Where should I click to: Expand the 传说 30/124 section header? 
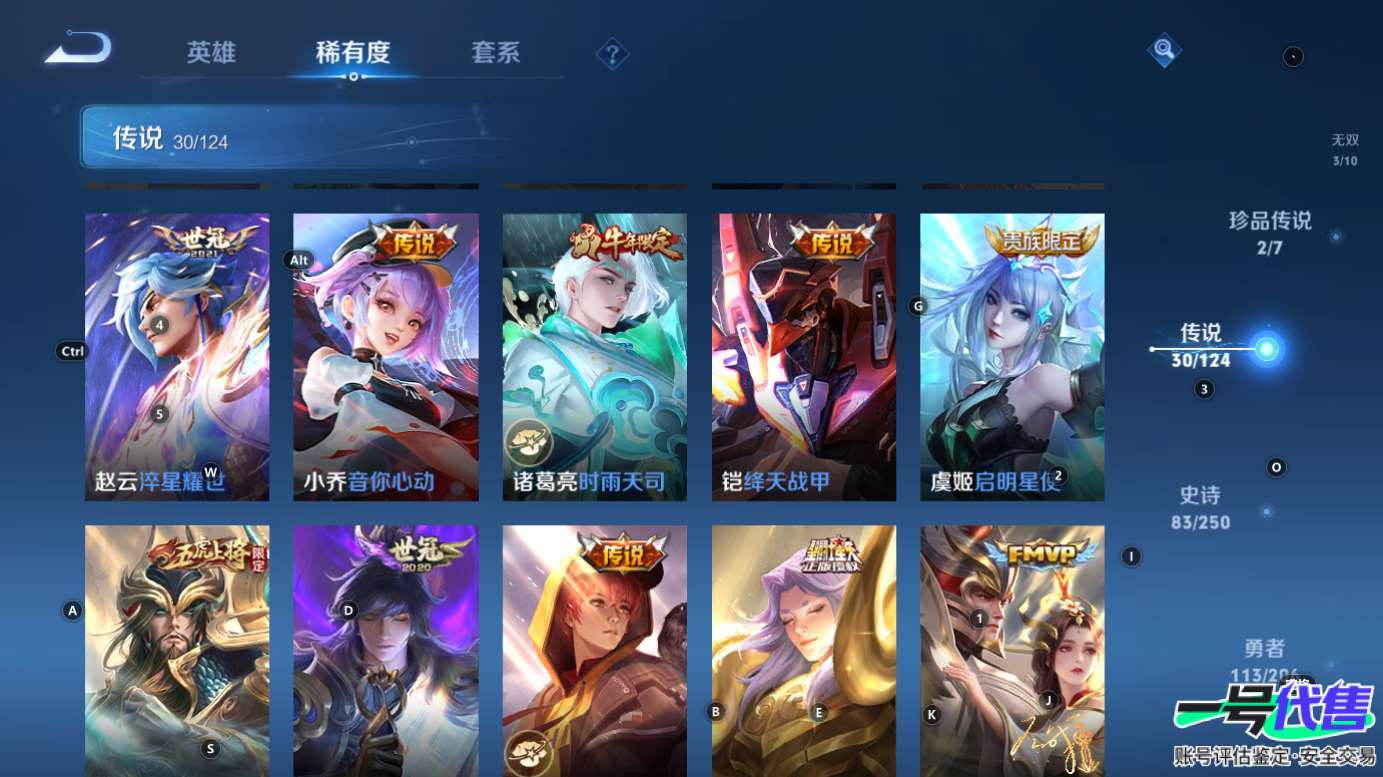point(258,138)
